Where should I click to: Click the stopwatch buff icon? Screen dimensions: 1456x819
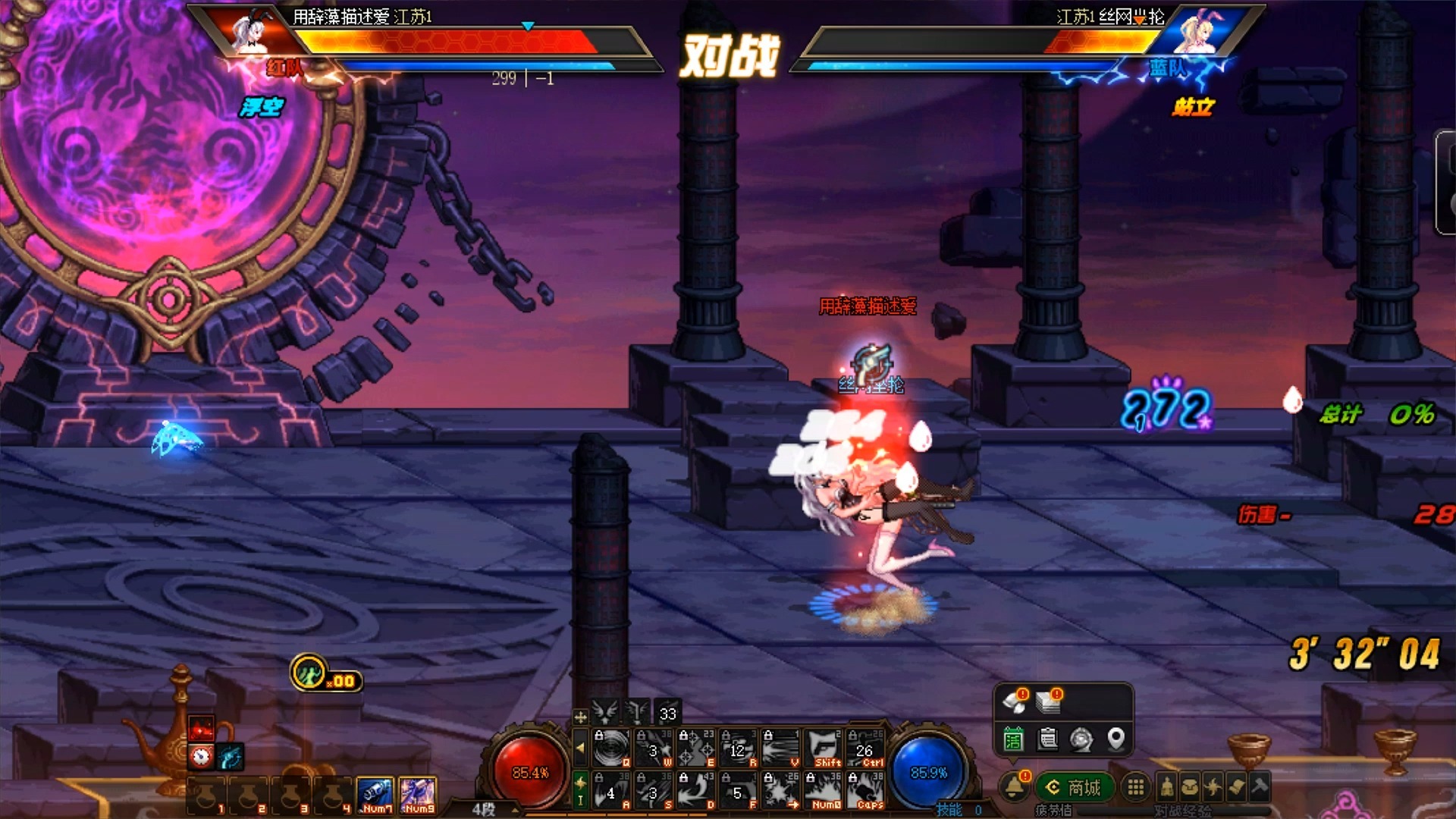(x=201, y=756)
